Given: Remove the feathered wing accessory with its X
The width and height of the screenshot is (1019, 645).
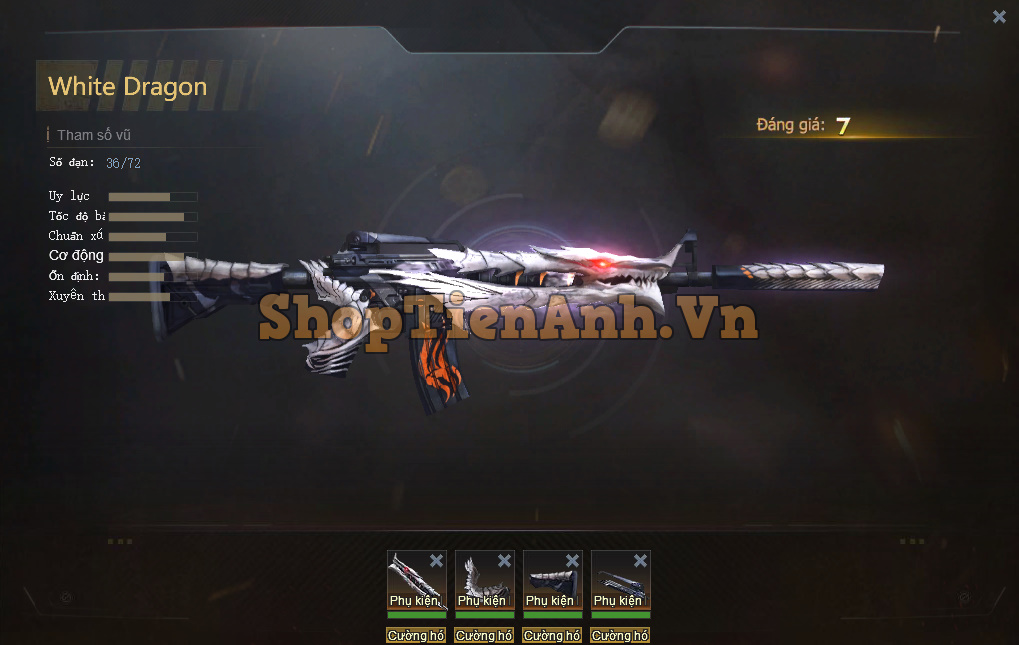Looking at the screenshot, I should click(x=504, y=561).
